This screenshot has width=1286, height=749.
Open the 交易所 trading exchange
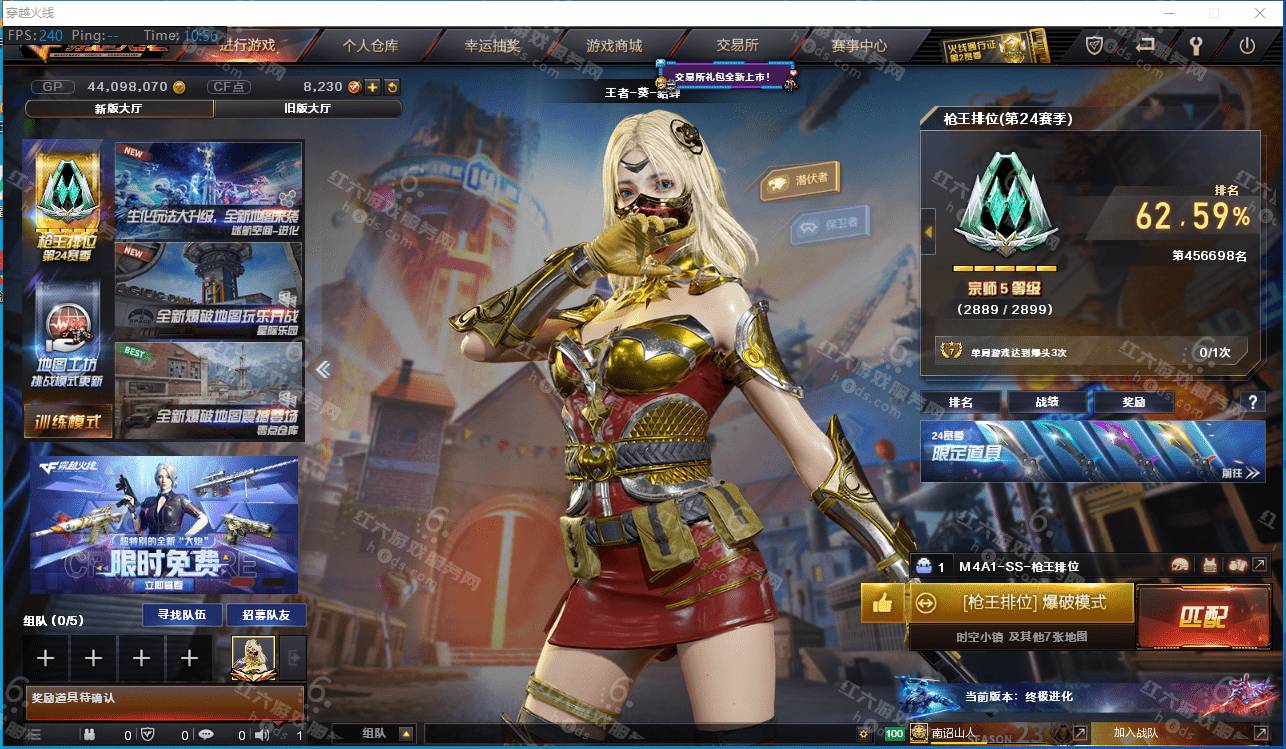737,45
